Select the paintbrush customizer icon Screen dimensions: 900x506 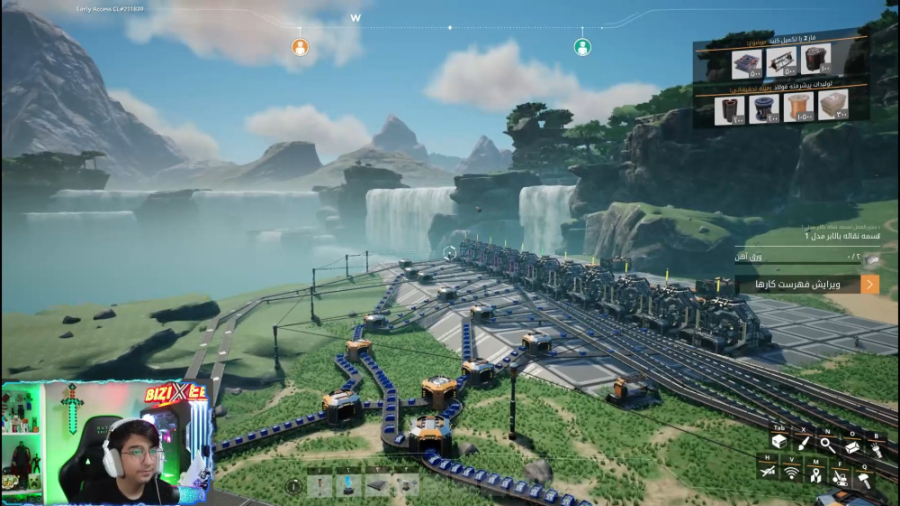[803, 442]
